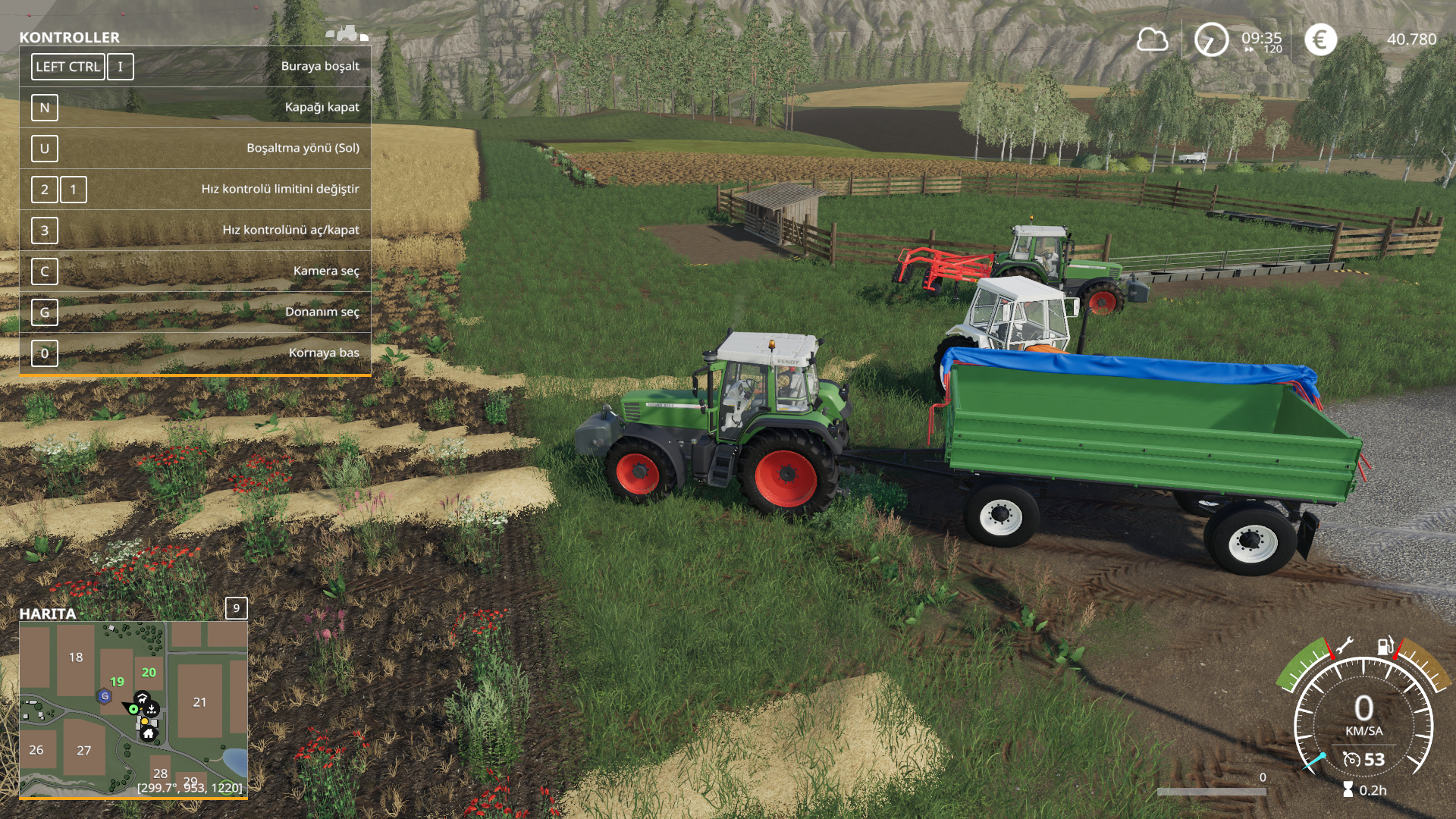
Task: Click the cruise control speed icon
Action: [x=1351, y=759]
